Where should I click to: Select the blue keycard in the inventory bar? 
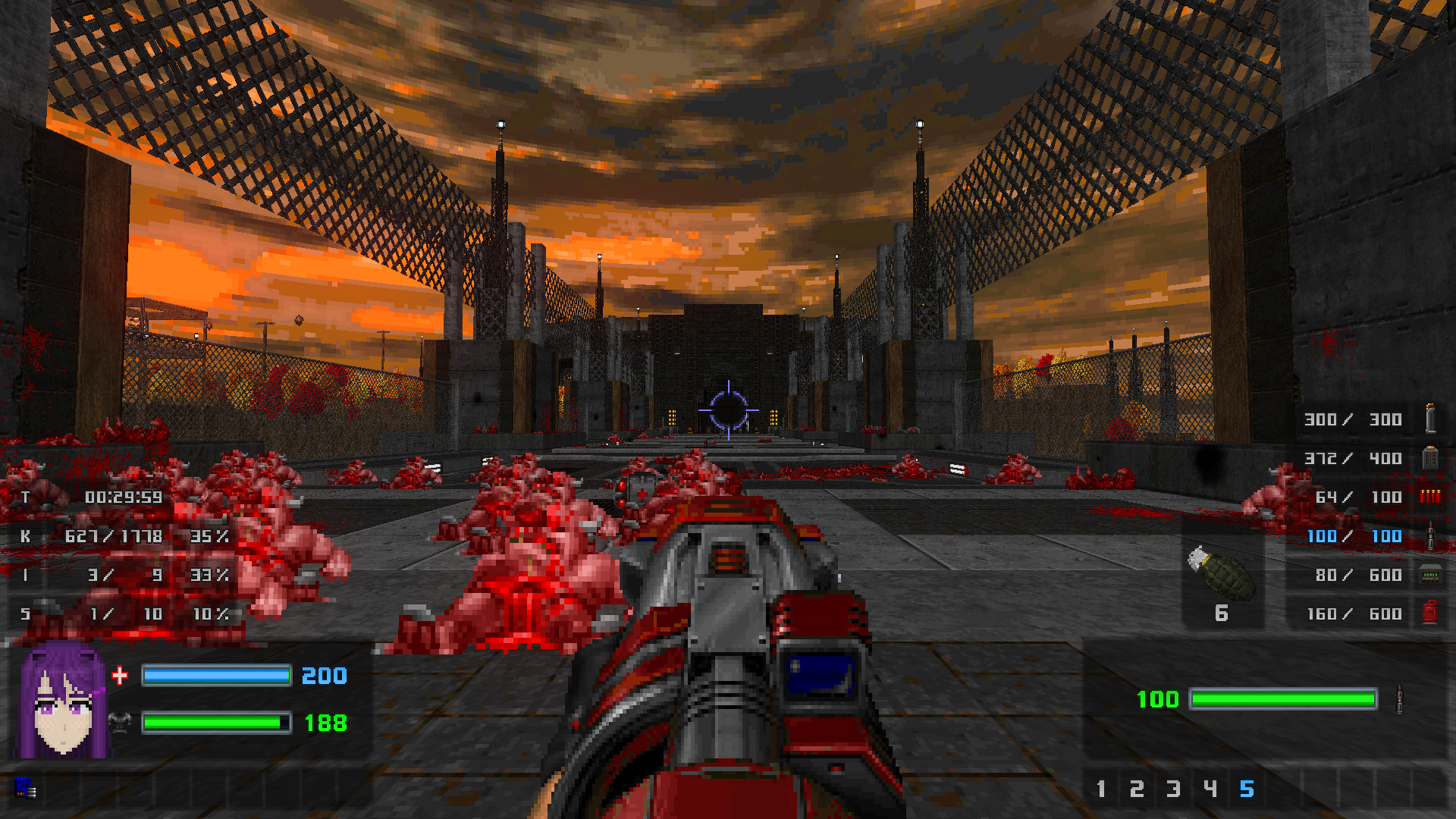[26, 789]
